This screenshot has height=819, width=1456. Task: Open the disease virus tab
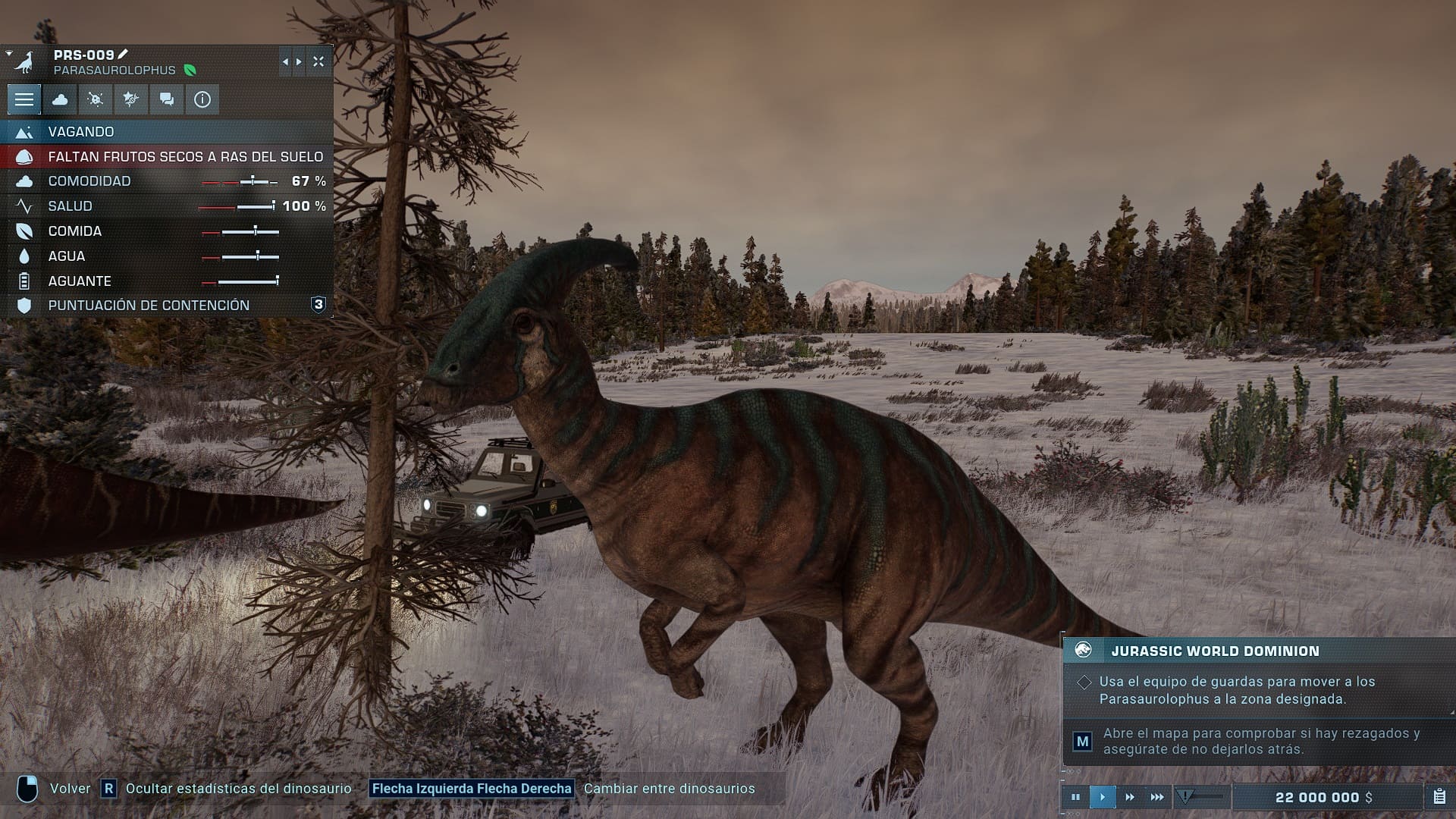(96, 99)
